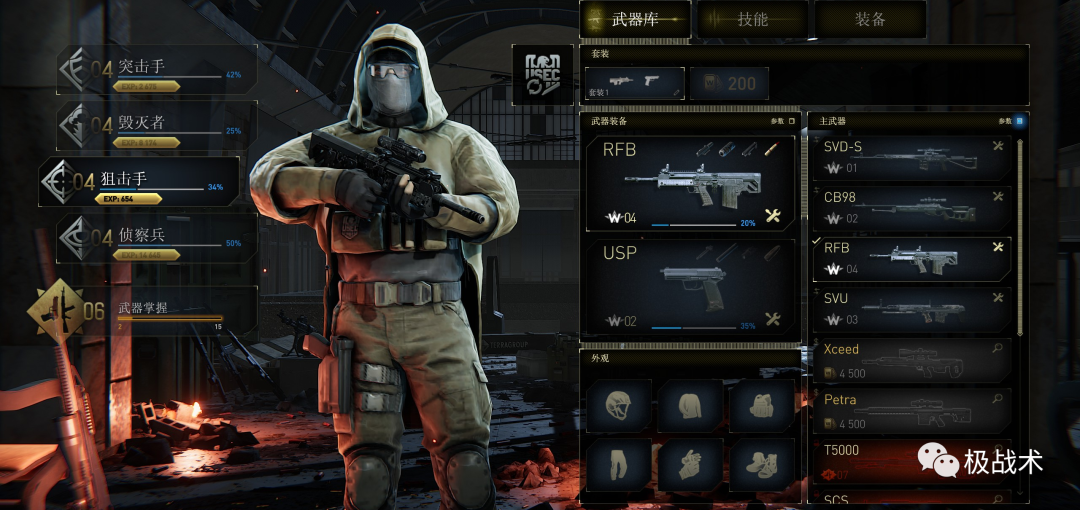Open the helmet appearance slot
The height and width of the screenshot is (510, 1080).
(x=619, y=405)
